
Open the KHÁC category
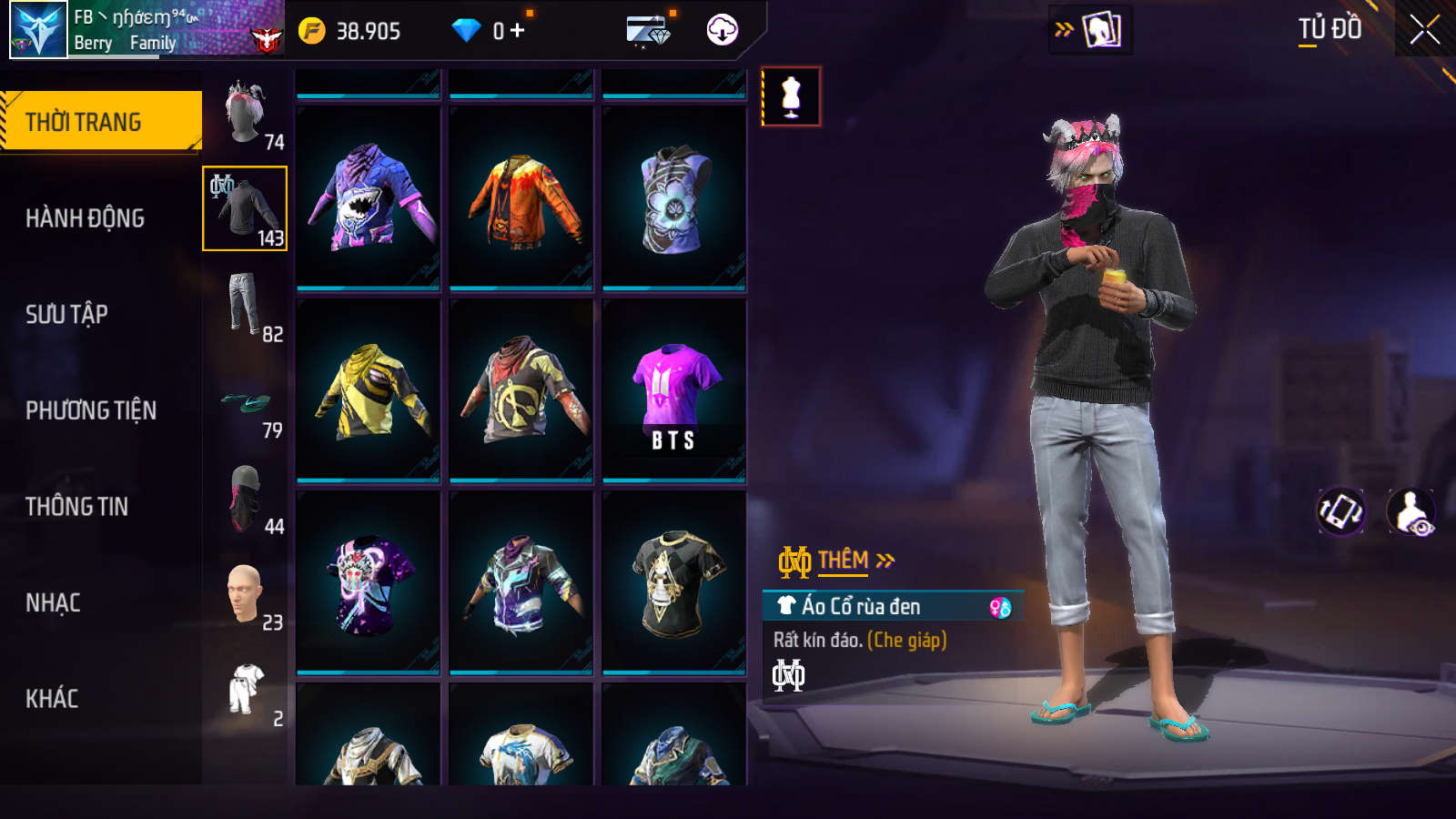tap(52, 699)
